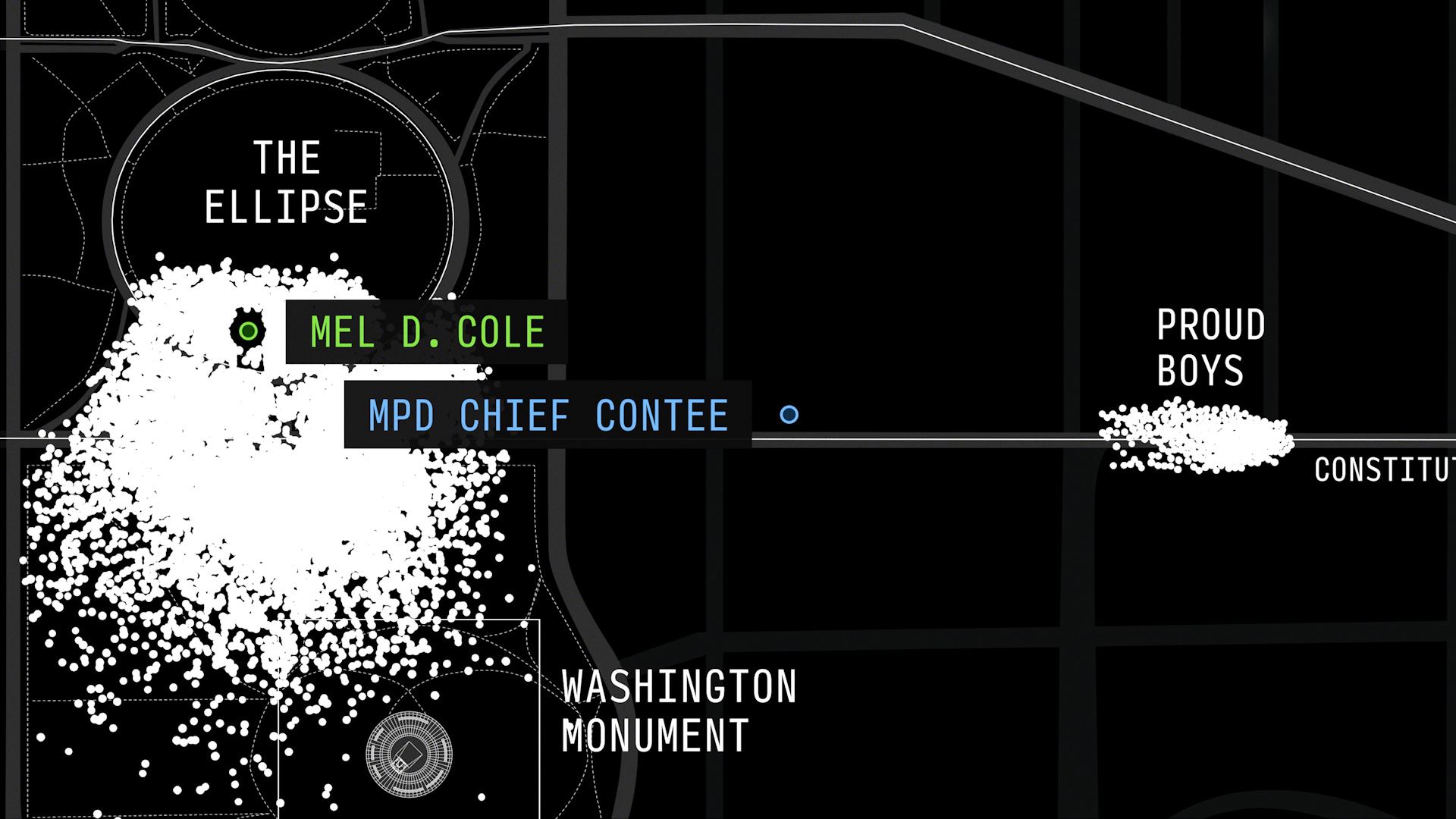Click the blue MPD Chief Contee marker

(789, 414)
